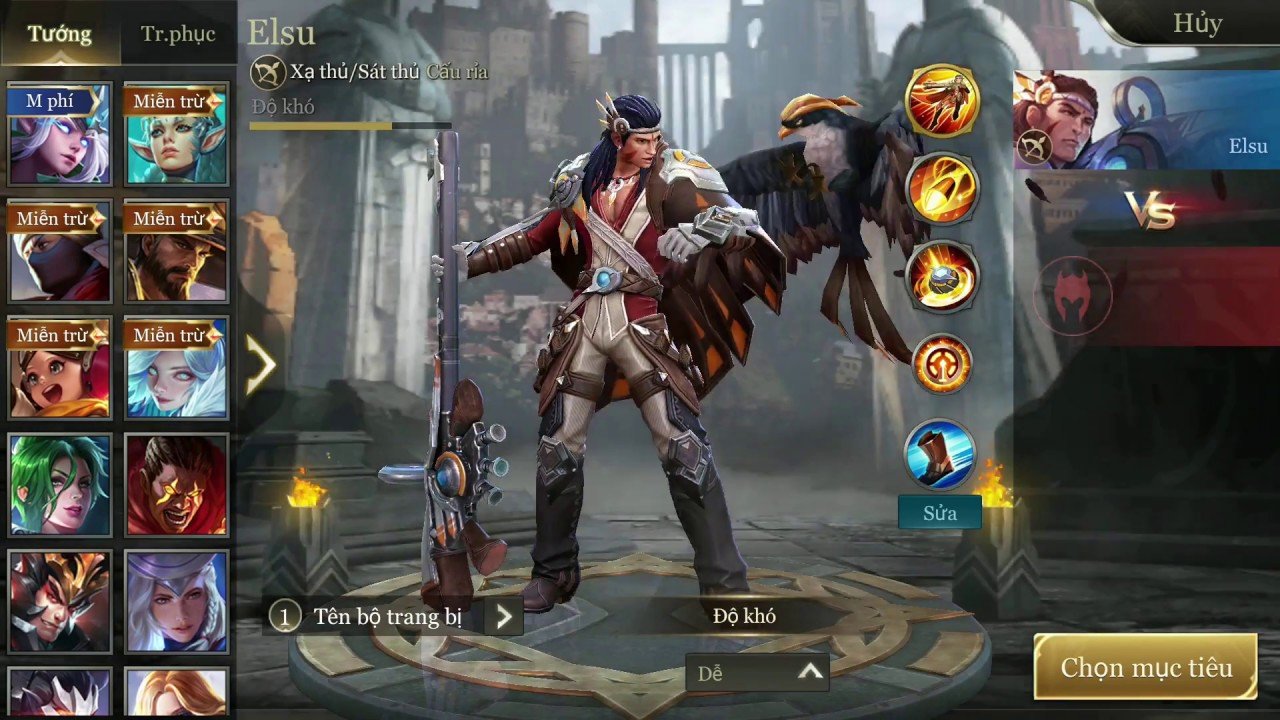Expand the hero list with yellow arrow
This screenshot has width=1280, height=720.
pos(260,365)
